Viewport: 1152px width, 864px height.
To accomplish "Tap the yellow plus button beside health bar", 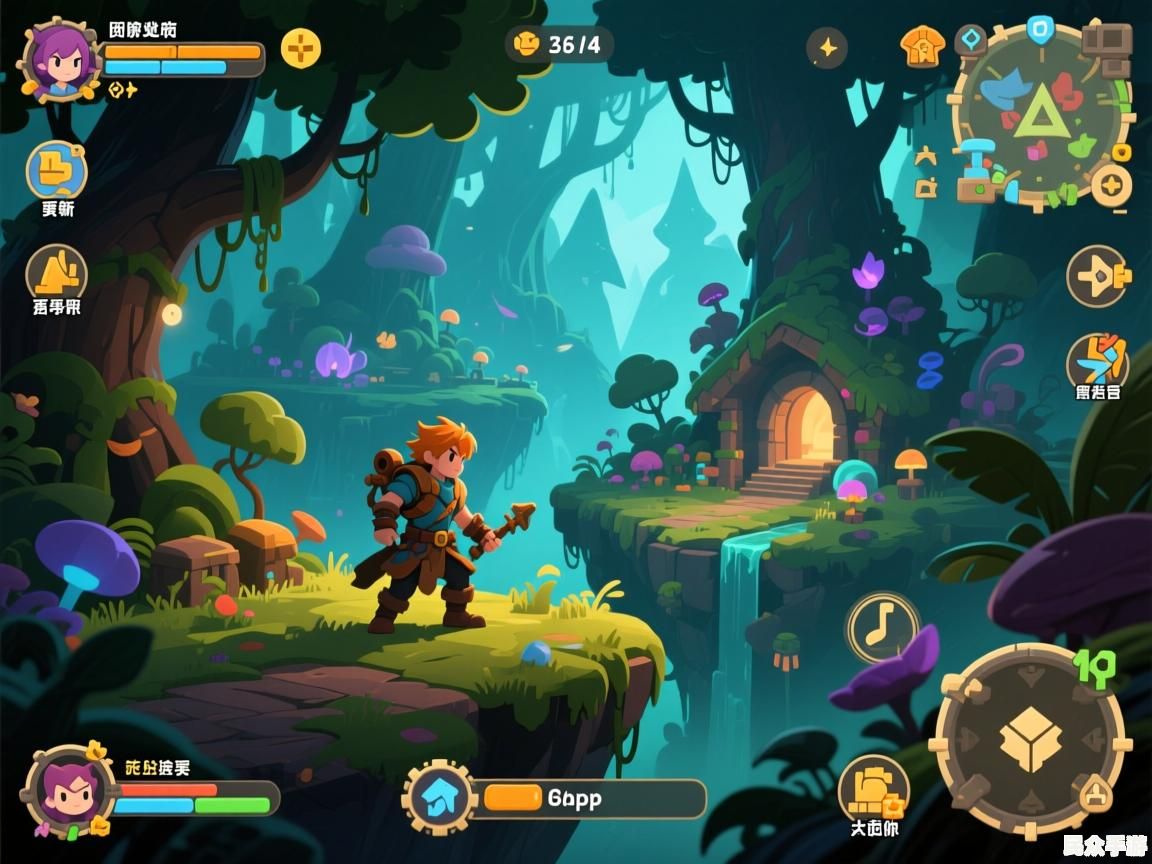I will [x=300, y=47].
